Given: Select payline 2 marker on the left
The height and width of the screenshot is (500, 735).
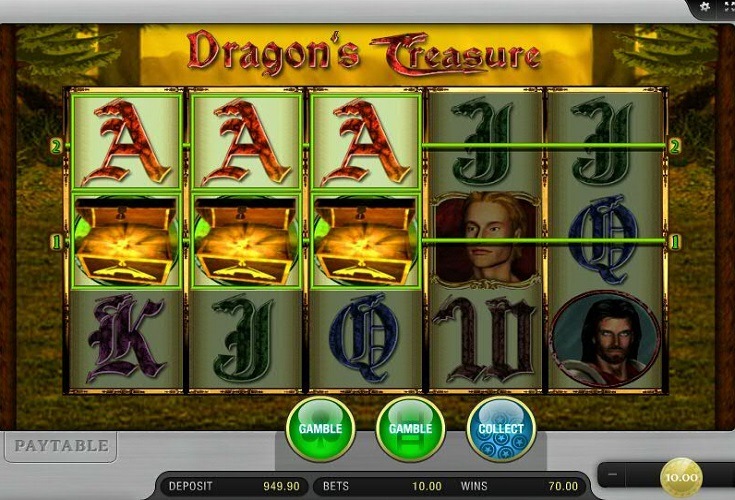Looking at the screenshot, I should [58, 146].
